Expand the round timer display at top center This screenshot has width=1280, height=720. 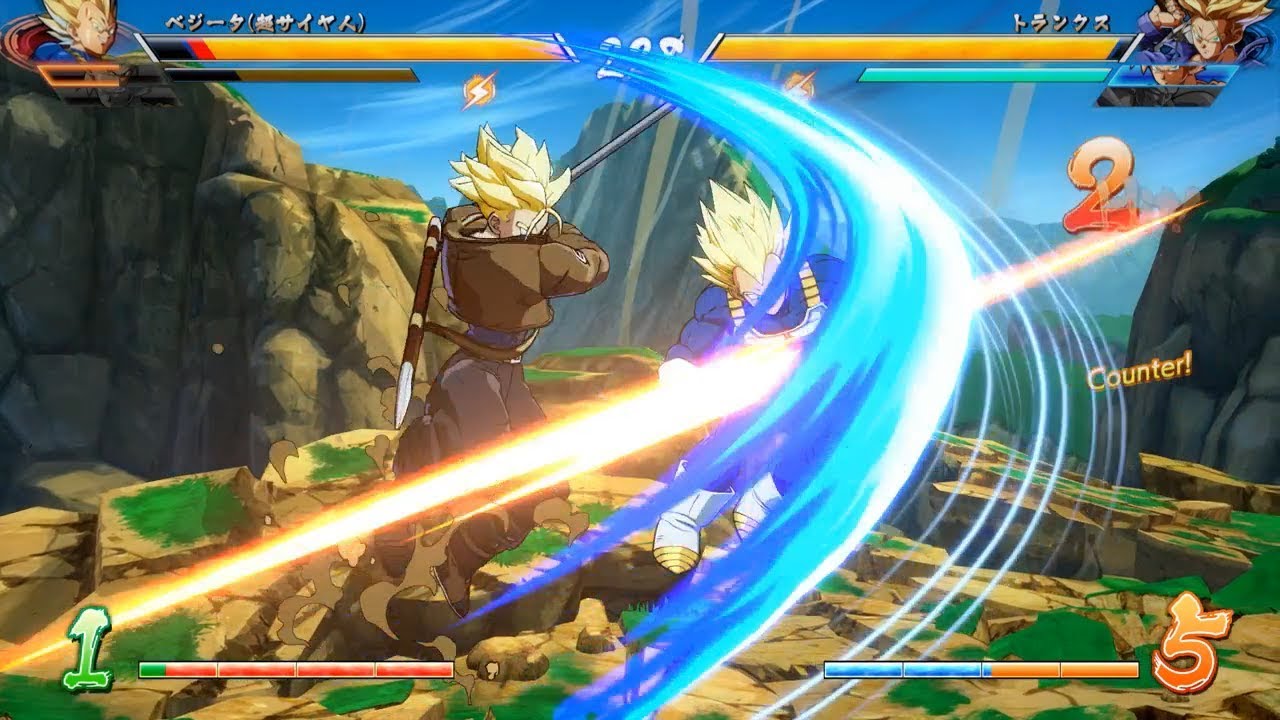click(x=640, y=45)
